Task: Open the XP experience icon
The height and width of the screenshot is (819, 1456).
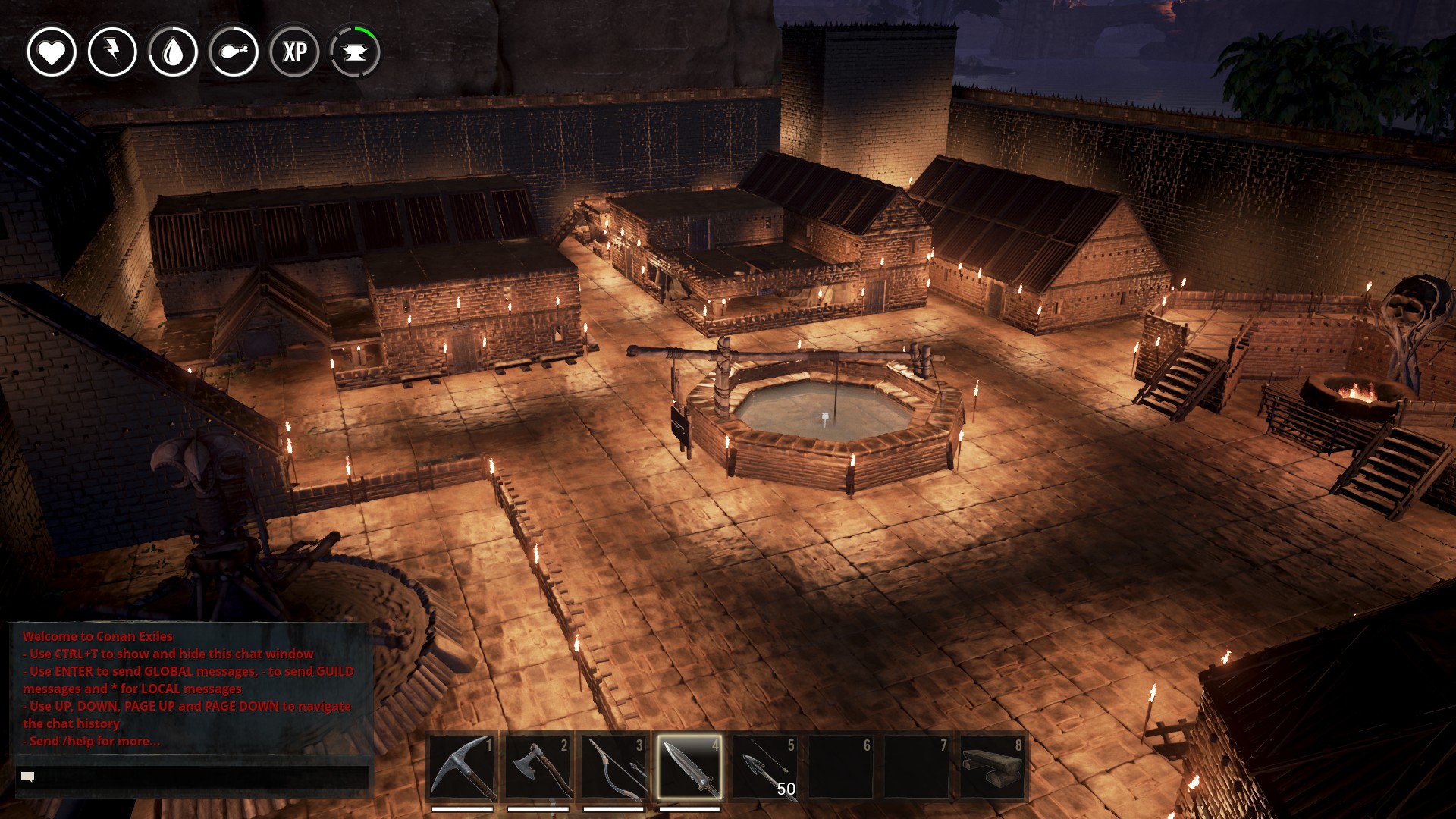Action: point(294,52)
